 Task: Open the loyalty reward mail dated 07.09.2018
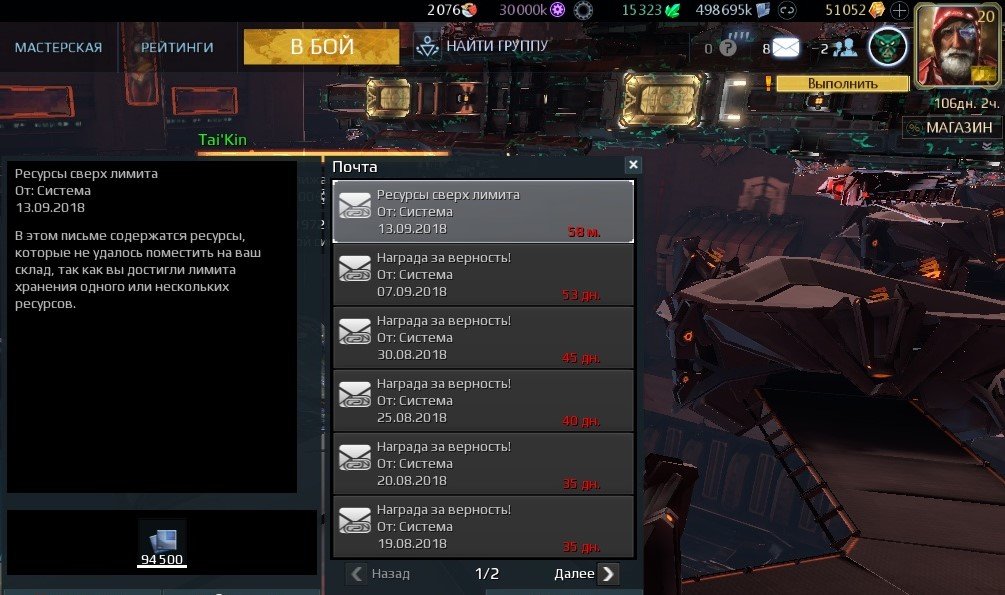coord(484,275)
